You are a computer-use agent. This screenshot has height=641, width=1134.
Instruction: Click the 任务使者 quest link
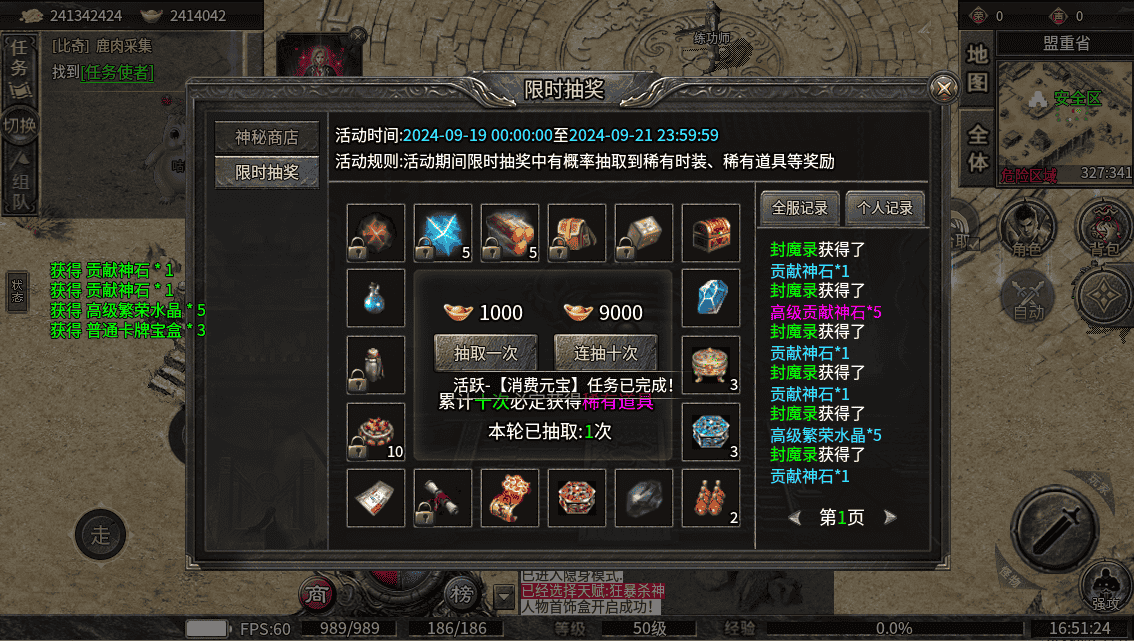tap(117, 72)
